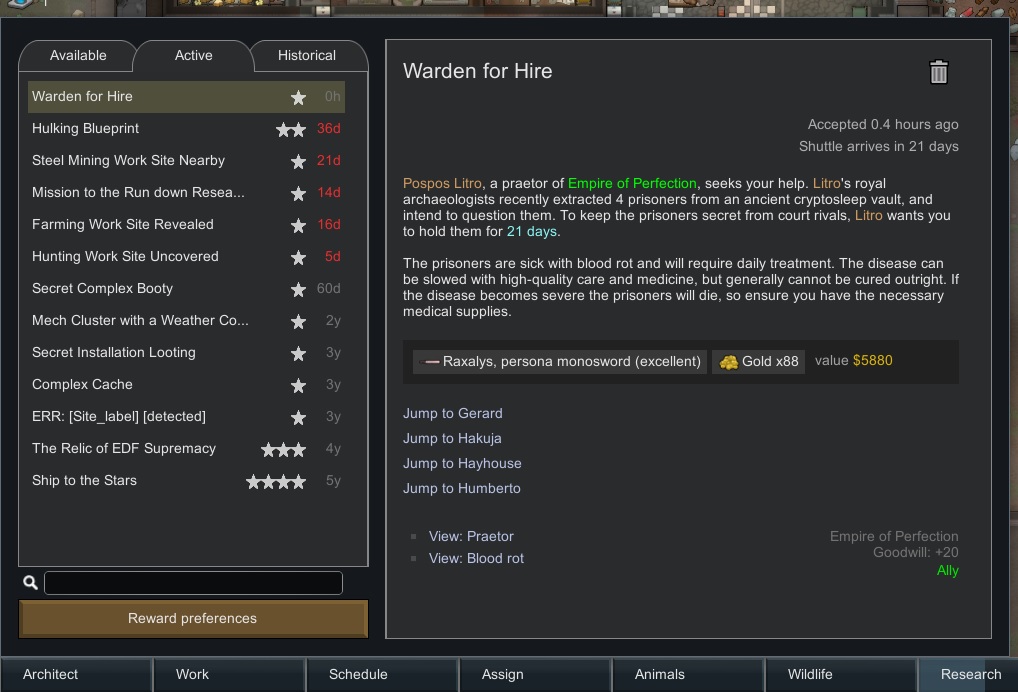Delete quest with the trash can icon
The height and width of the screenshot is (692, 1018).
point(938,72)
